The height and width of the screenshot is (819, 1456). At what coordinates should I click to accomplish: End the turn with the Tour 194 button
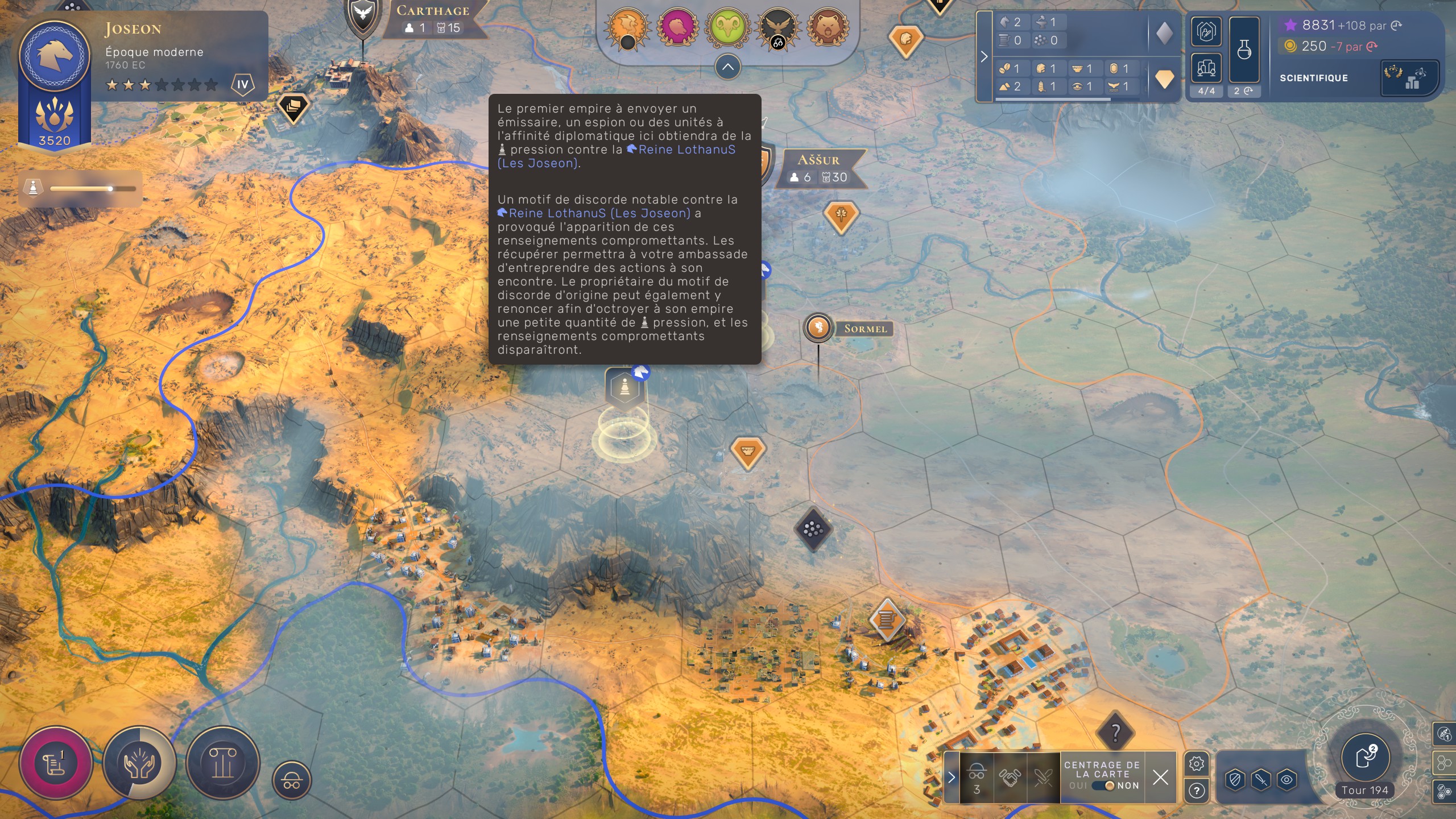click(1365, 759)
